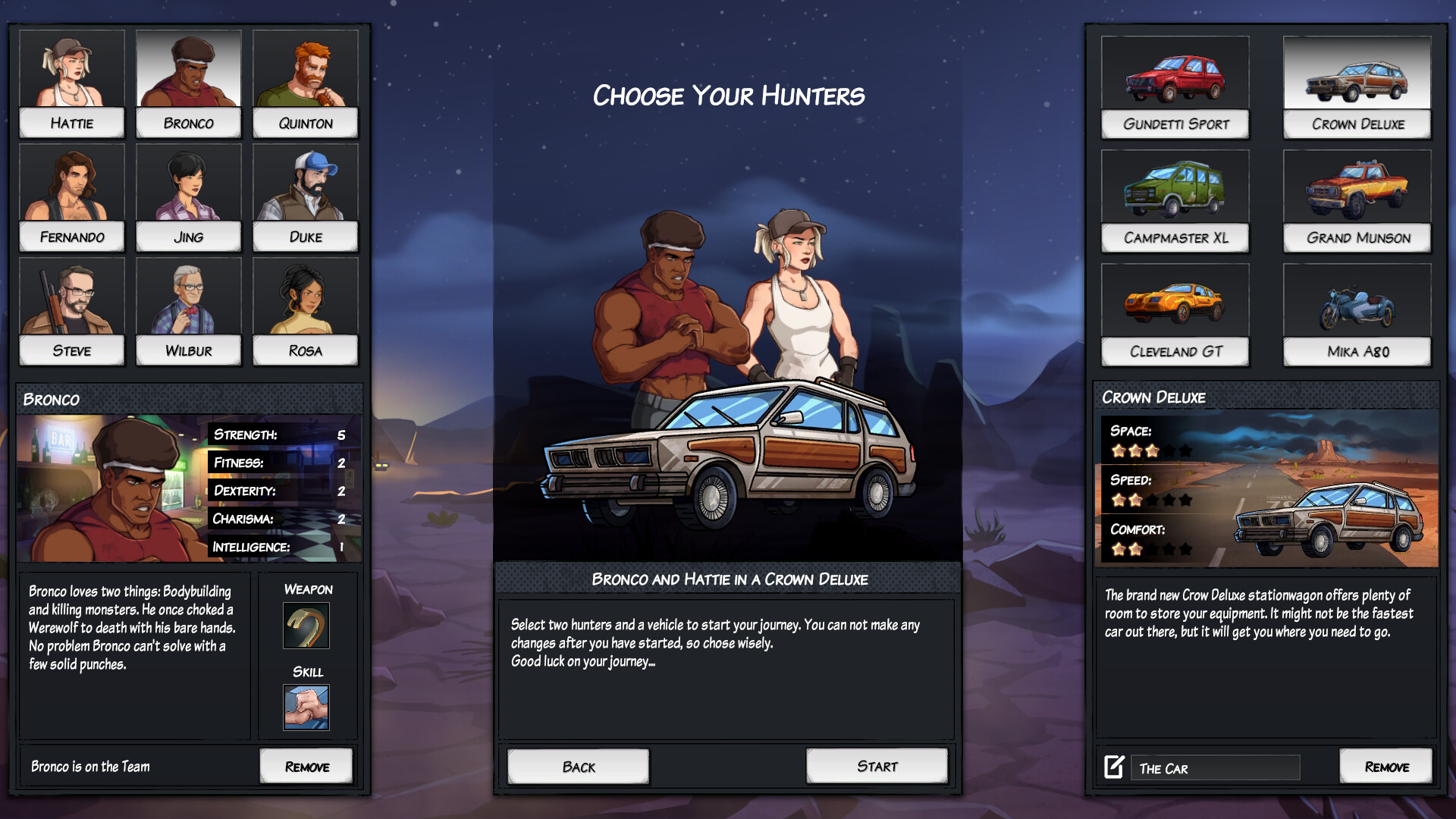
Task: Click Bronco's grappling Skill icon
Action: [306, 707]
